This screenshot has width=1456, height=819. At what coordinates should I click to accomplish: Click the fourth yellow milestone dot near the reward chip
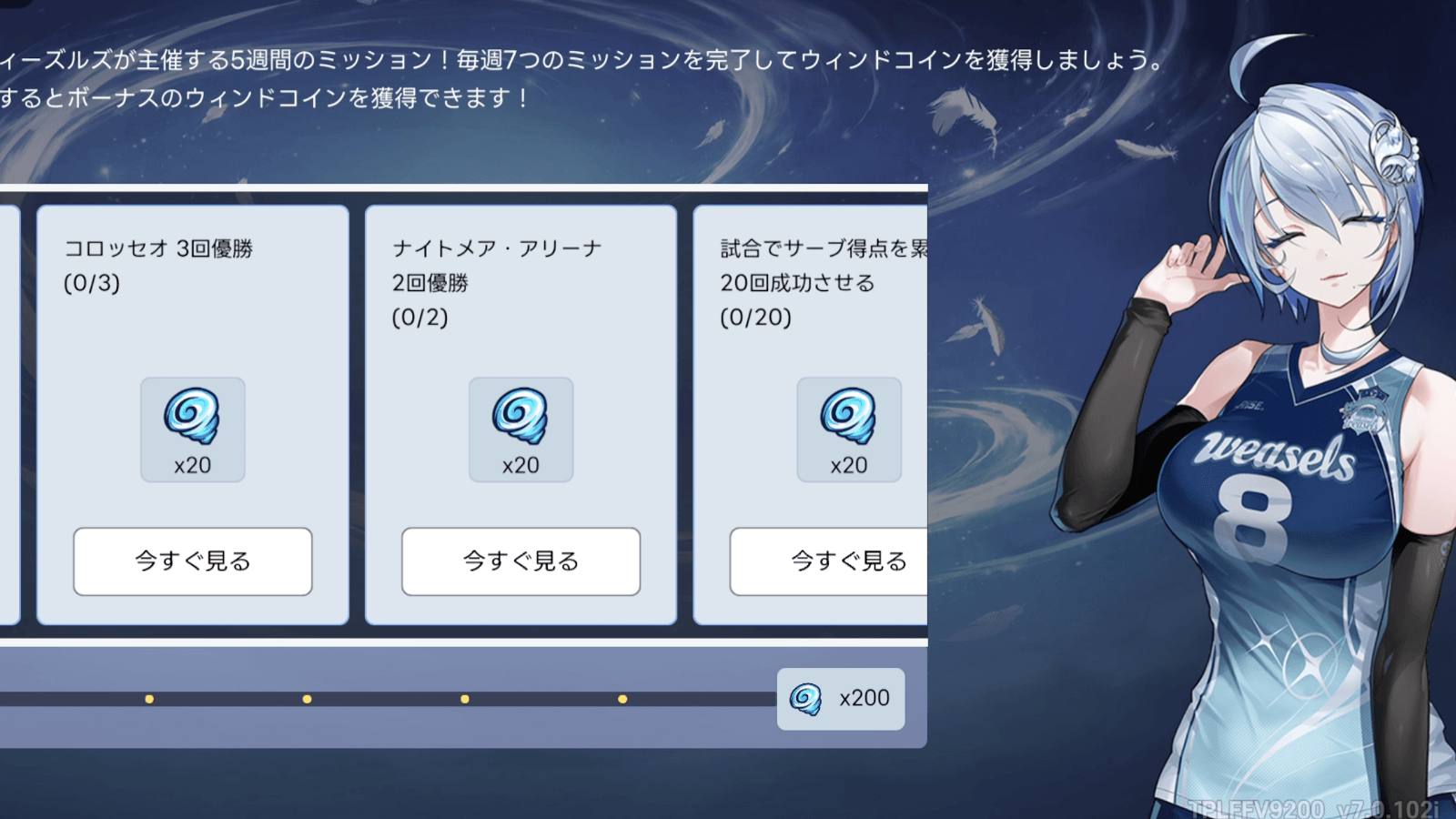coord(622,699)
